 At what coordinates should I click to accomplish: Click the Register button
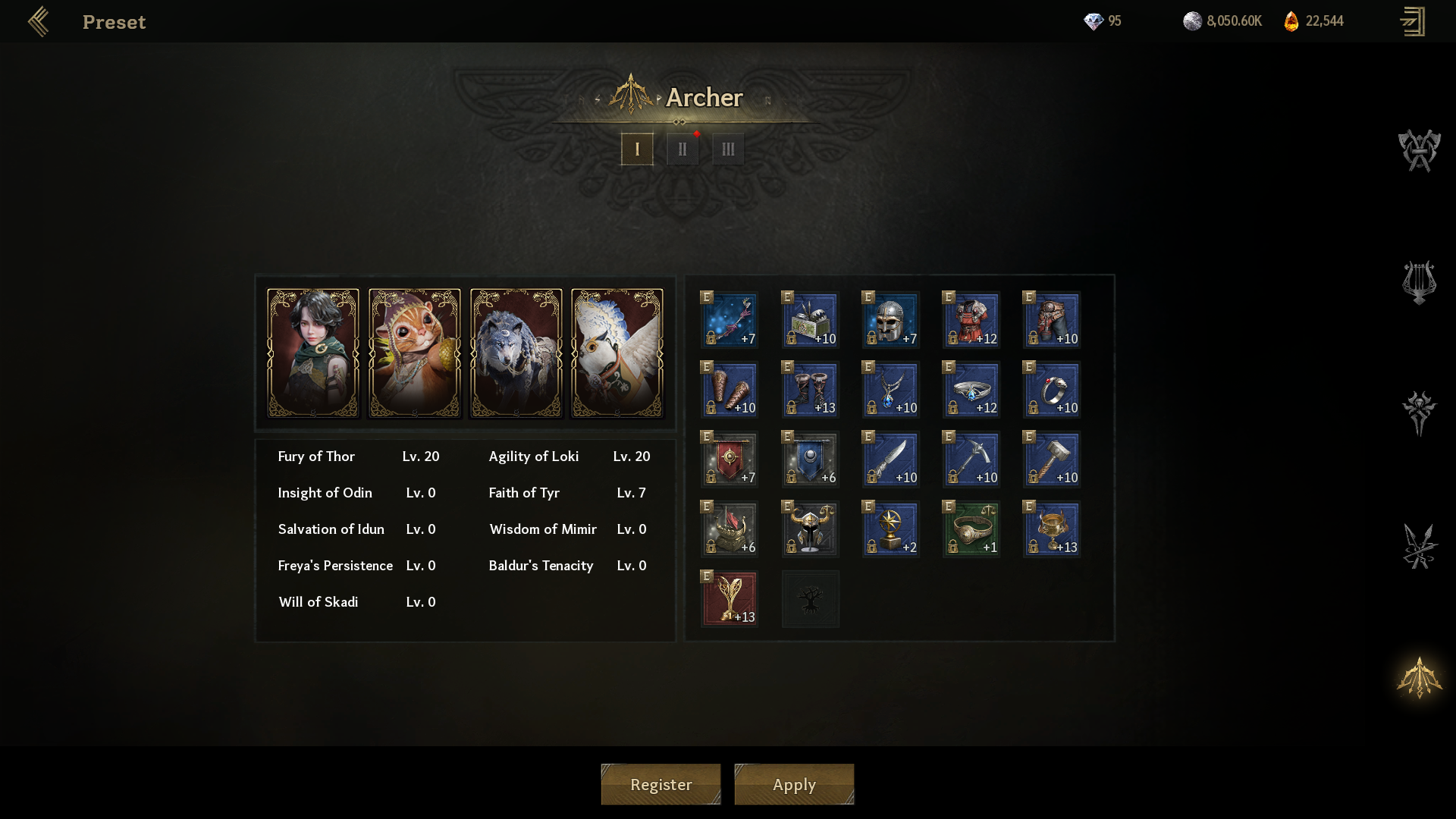coord(661,784)
